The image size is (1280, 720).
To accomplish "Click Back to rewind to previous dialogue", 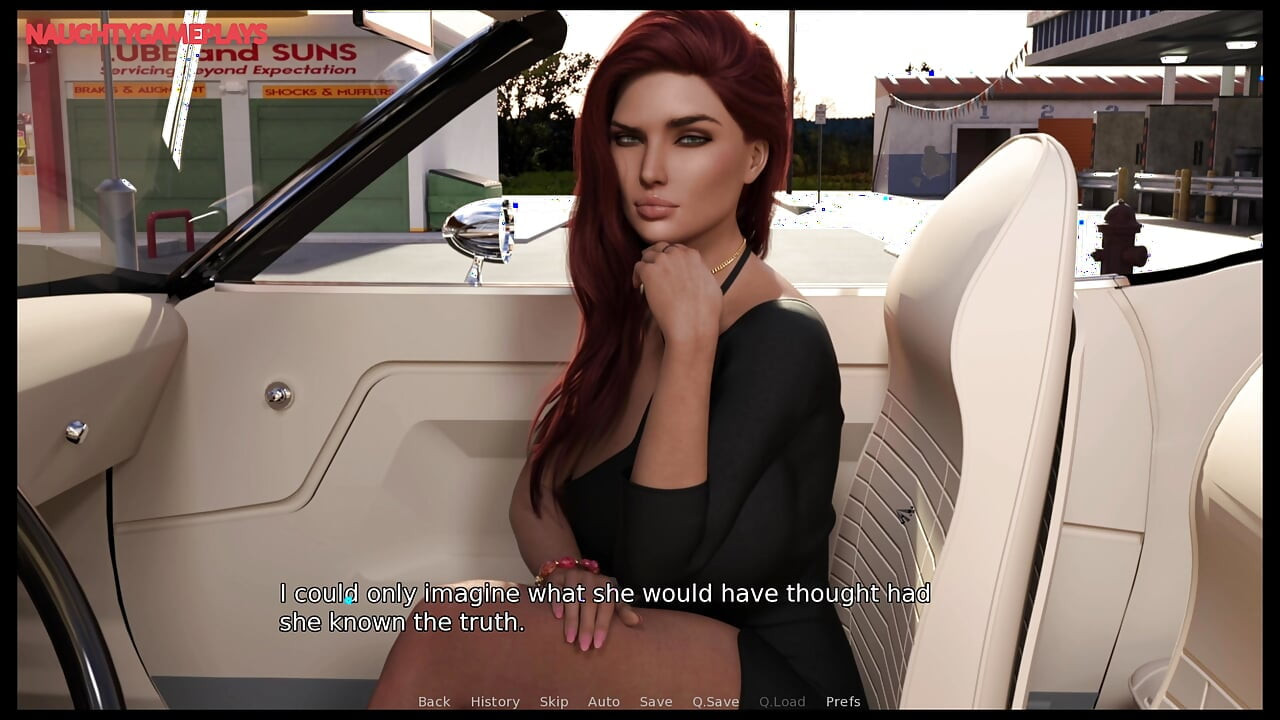I will click(x=433, y=701).
